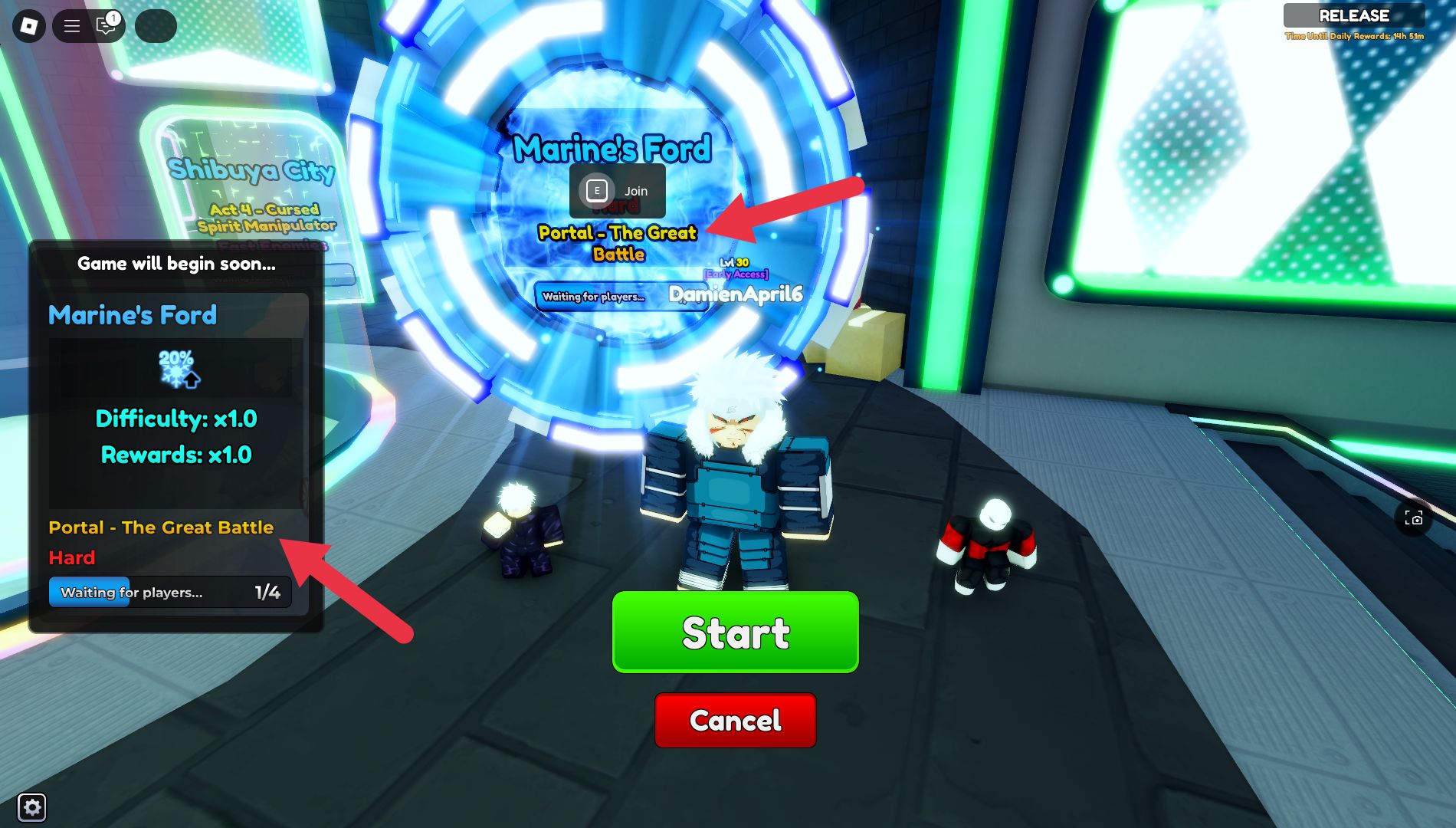This screenshot has height=828, width=1456.
Task: Open settings with the gear icon
Action: point(31,807)
